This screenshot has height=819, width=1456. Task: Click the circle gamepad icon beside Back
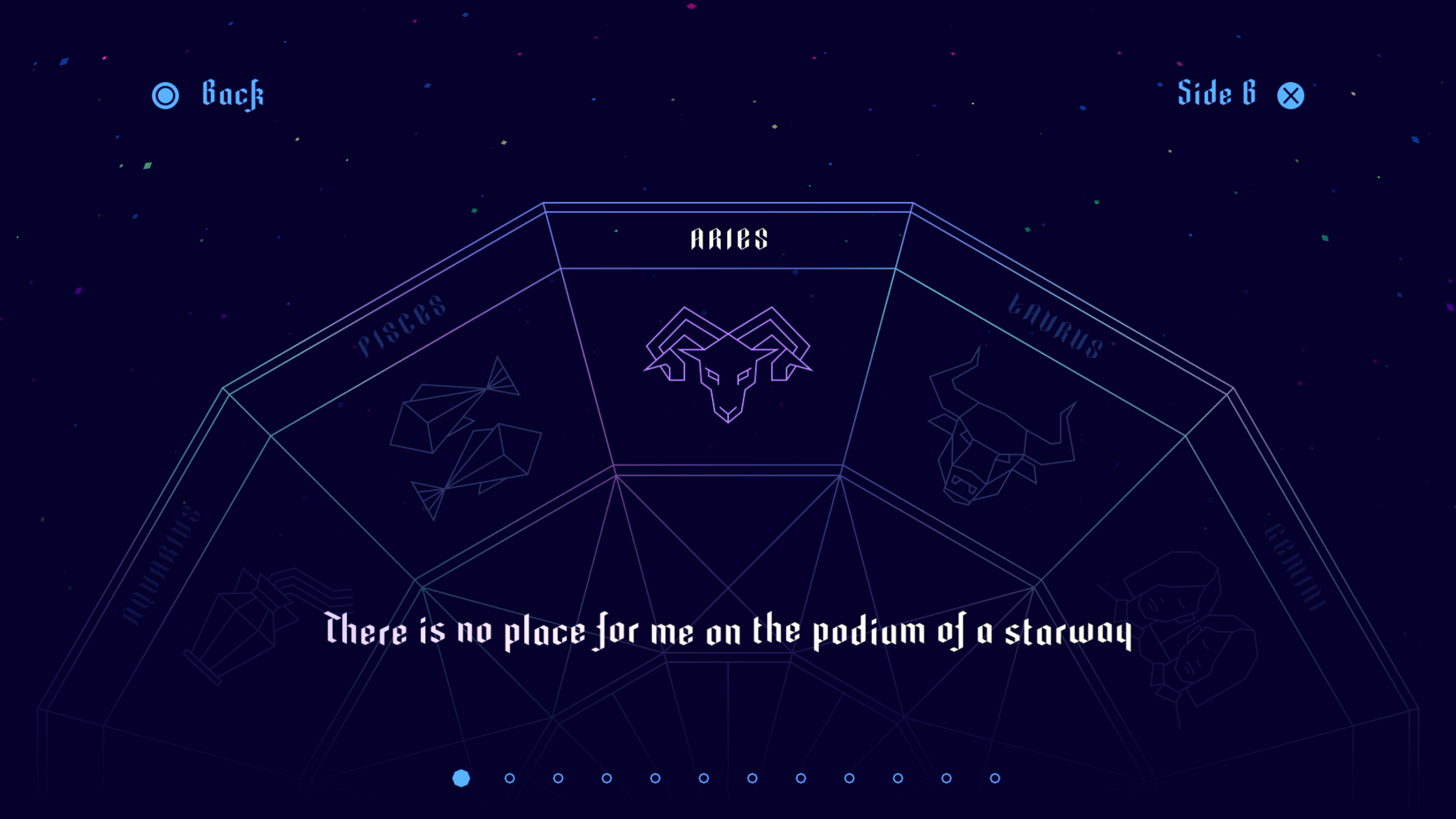click(x=166, y=94)
